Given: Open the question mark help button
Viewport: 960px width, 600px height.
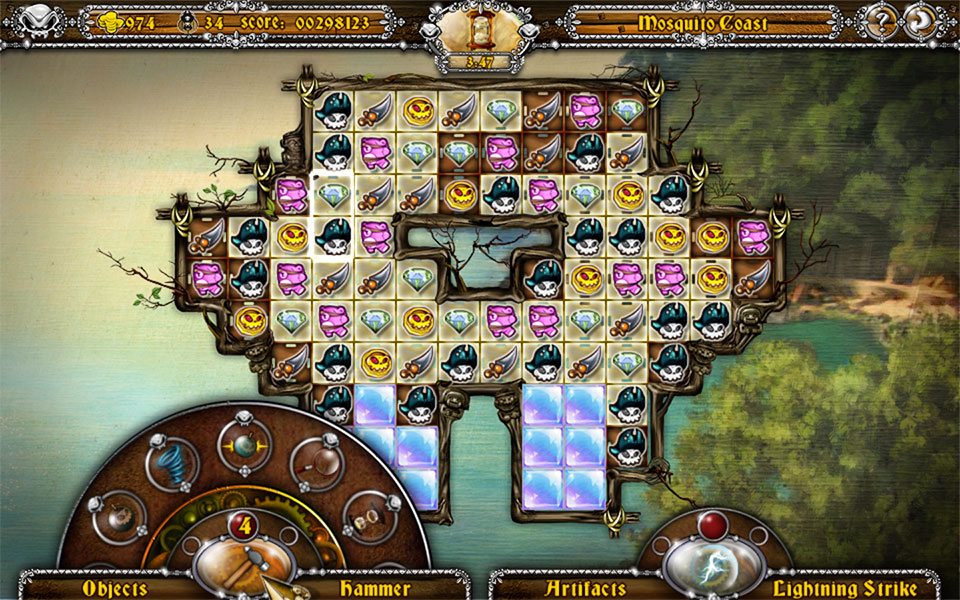Looking at the screenshot, I should click(883, 20).
